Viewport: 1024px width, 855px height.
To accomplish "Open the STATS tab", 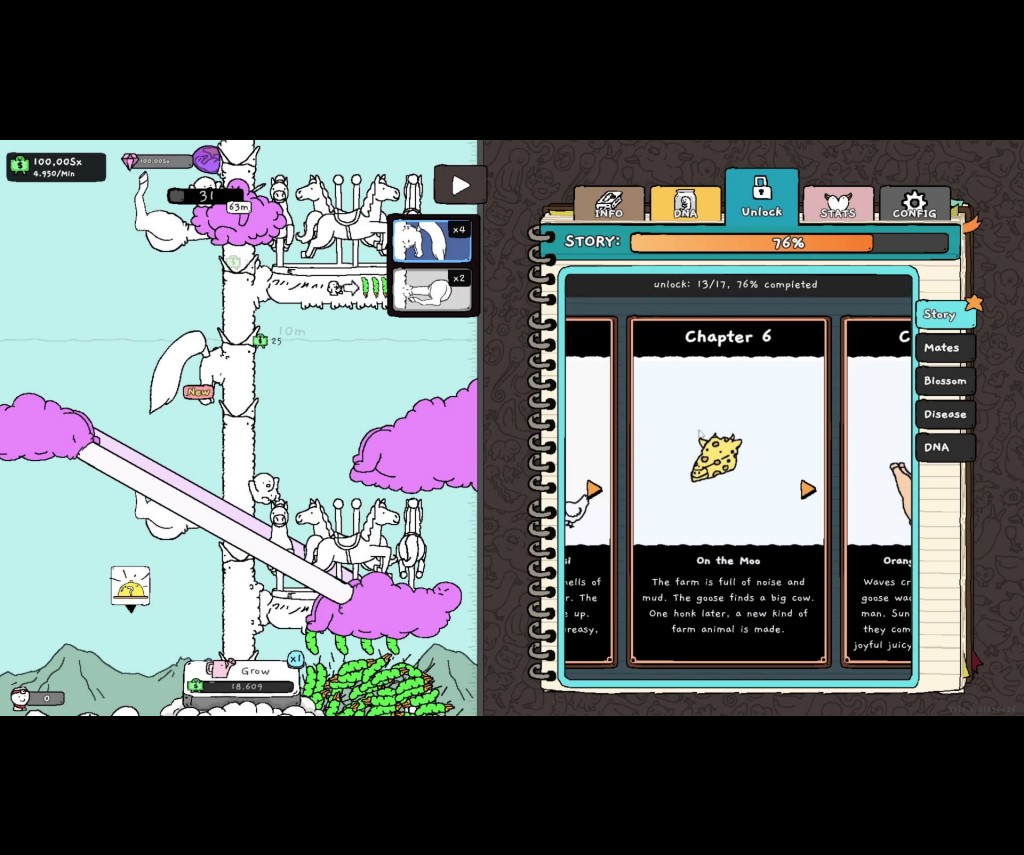I will (838, 203).
